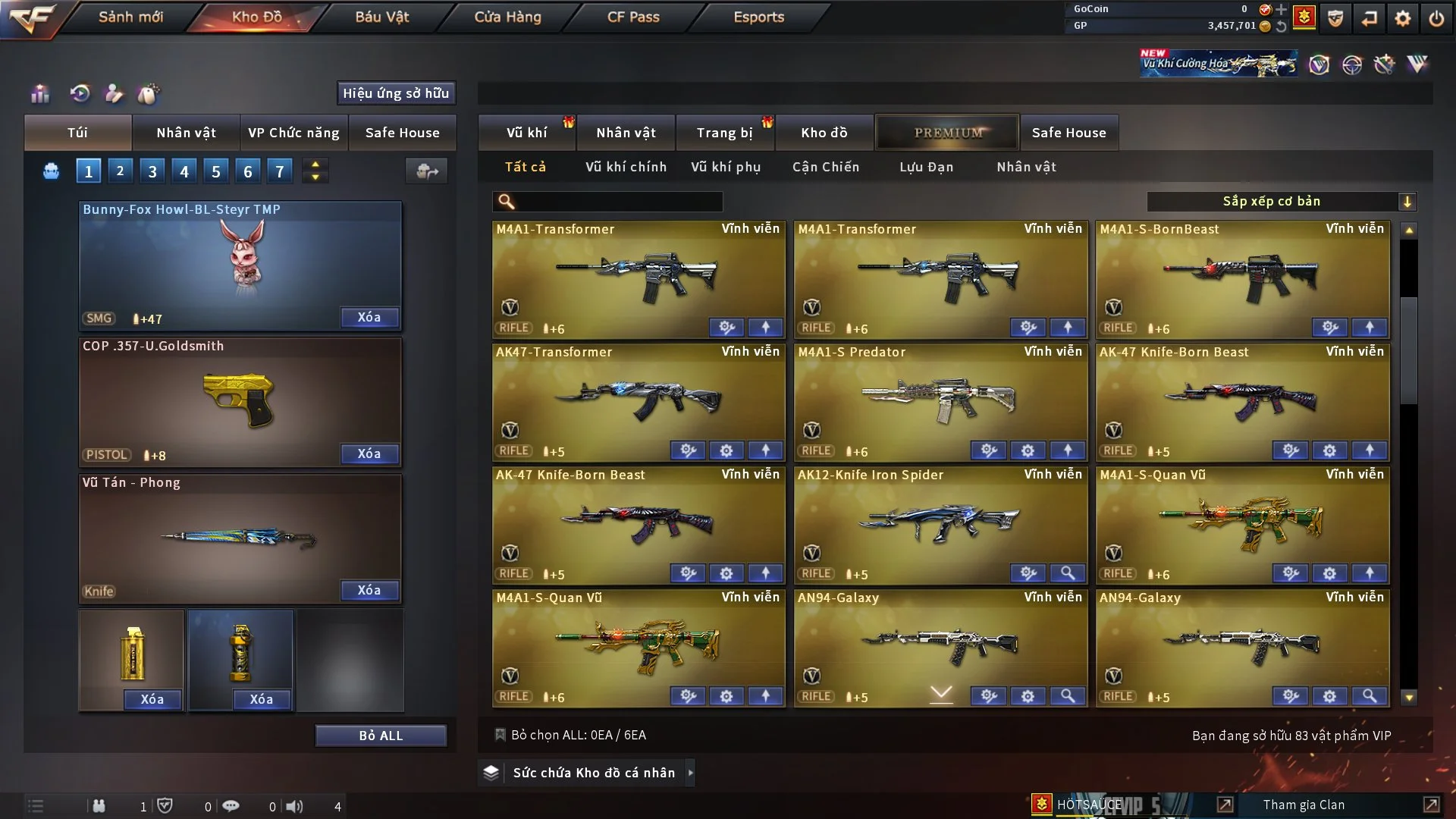Remove the Bunny-Fox Howl Steyr TMP
Viewport: 1456px width, 819px height.
coord(369,318)
